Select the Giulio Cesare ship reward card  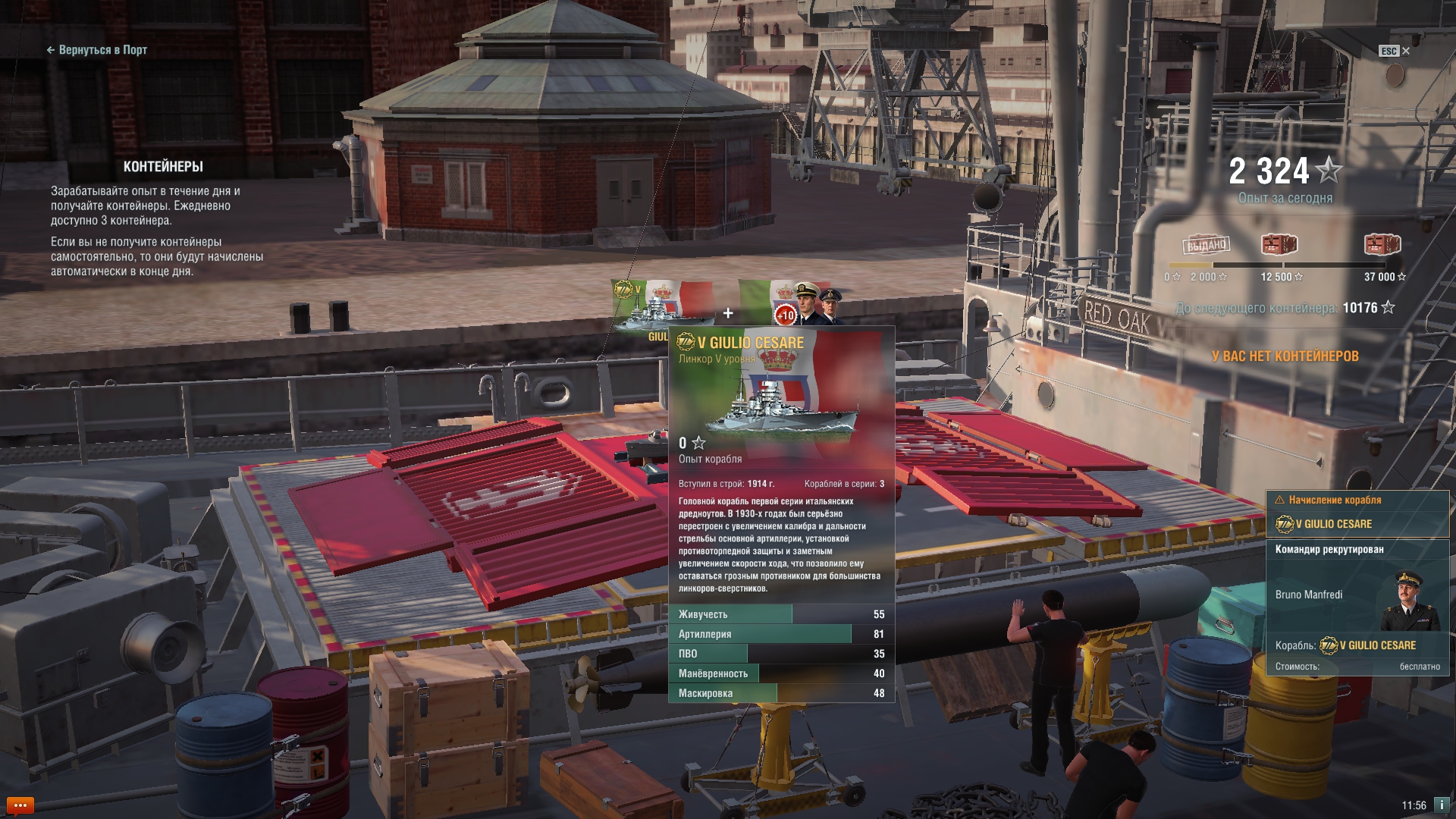[x=662, y=306]
